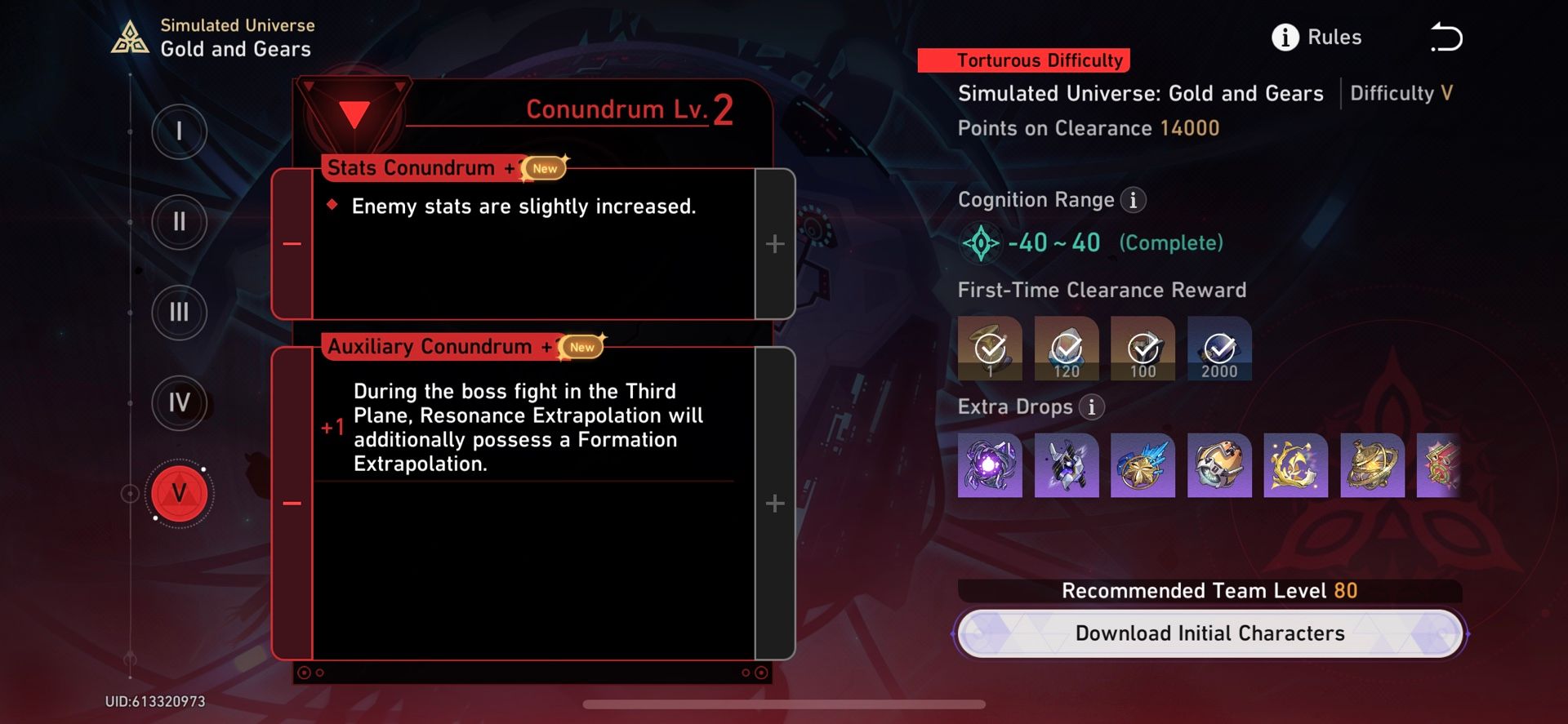
Task: Lower the Stats Conundrum with the minus control
Action: tap(292, 242)
